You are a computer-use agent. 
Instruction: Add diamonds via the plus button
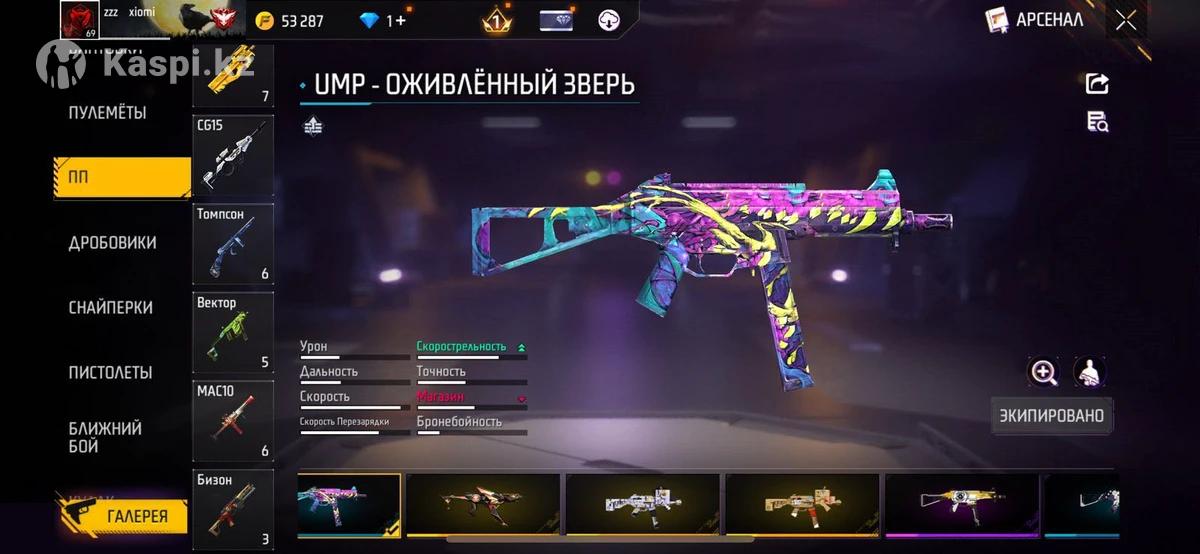(401, 21)
